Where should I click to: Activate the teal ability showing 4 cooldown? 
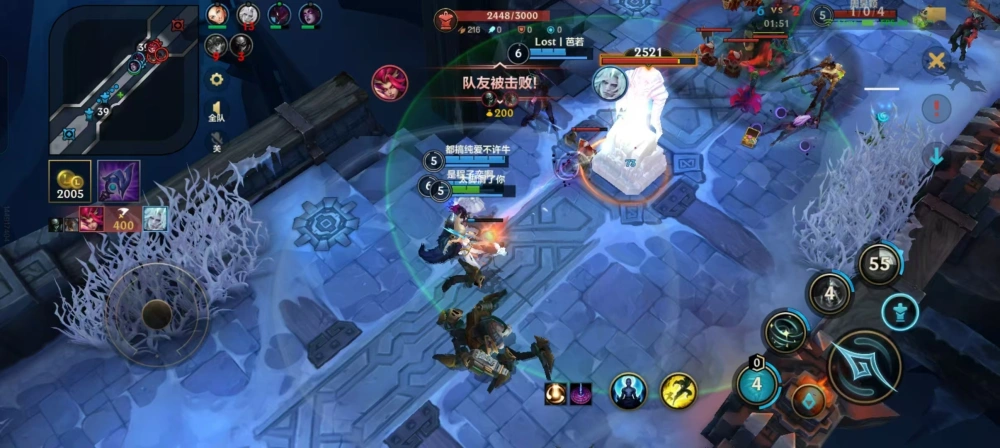[x=757, y=383]
